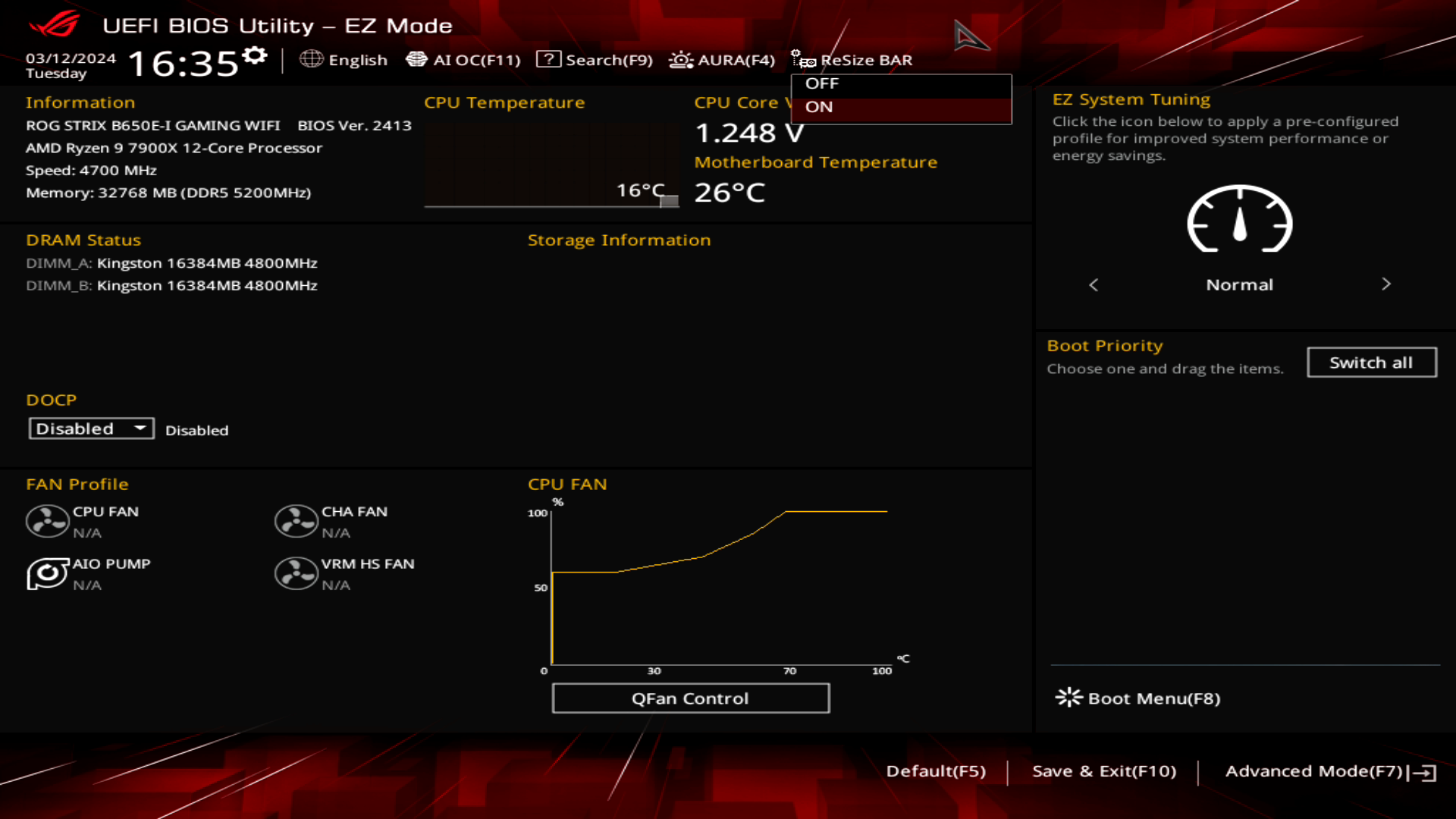This screenshot has width=1456, height=819.
Task: Click the VRM HS FAN icon
Action: [x=296, y=573]
